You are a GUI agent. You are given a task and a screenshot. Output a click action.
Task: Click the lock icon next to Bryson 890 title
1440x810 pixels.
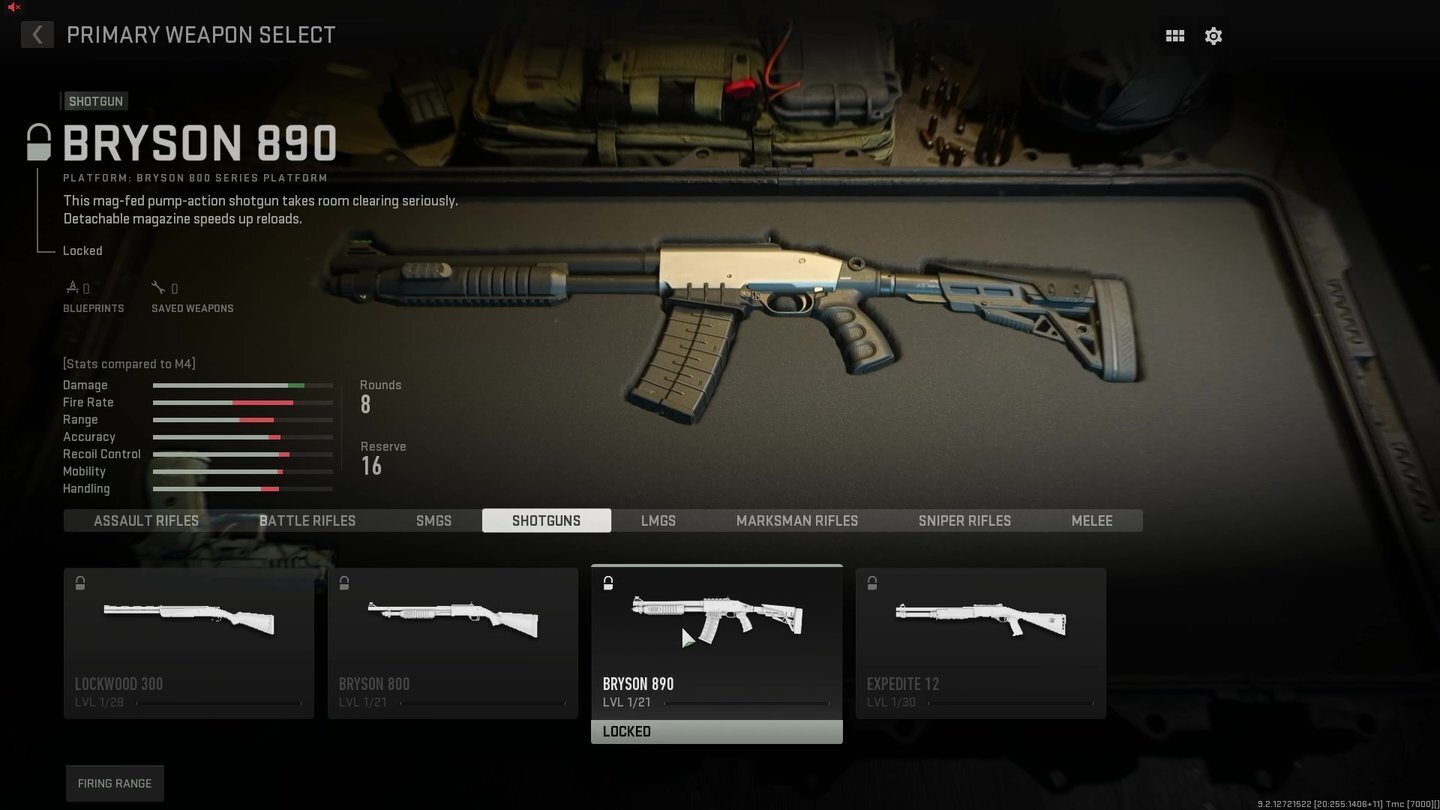click(x=37, y=140)
